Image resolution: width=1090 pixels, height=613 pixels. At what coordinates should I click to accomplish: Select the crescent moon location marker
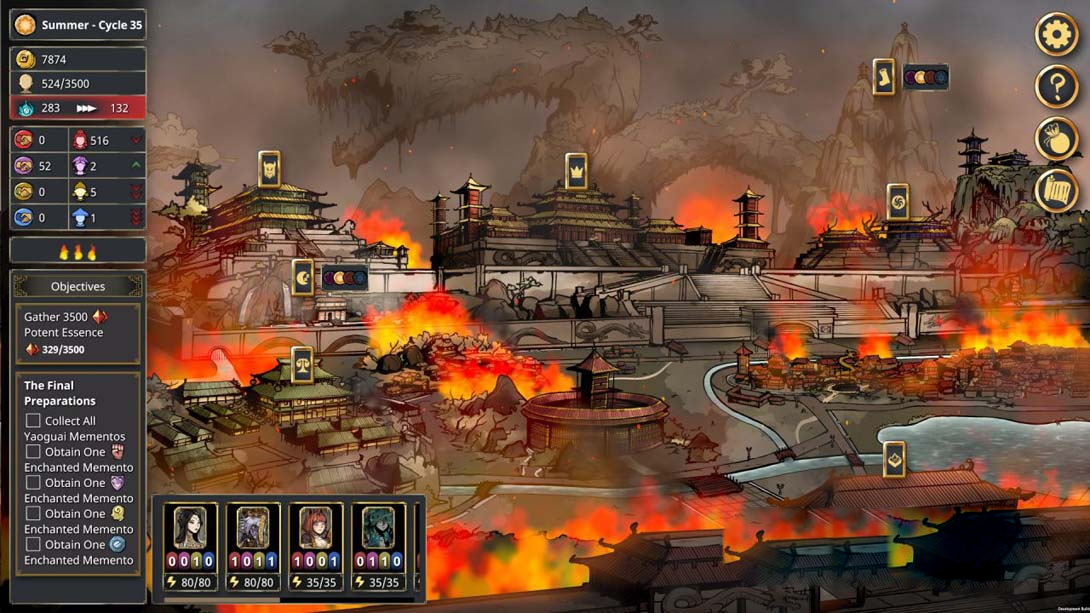pyautogui.click(x=303, y=277)
